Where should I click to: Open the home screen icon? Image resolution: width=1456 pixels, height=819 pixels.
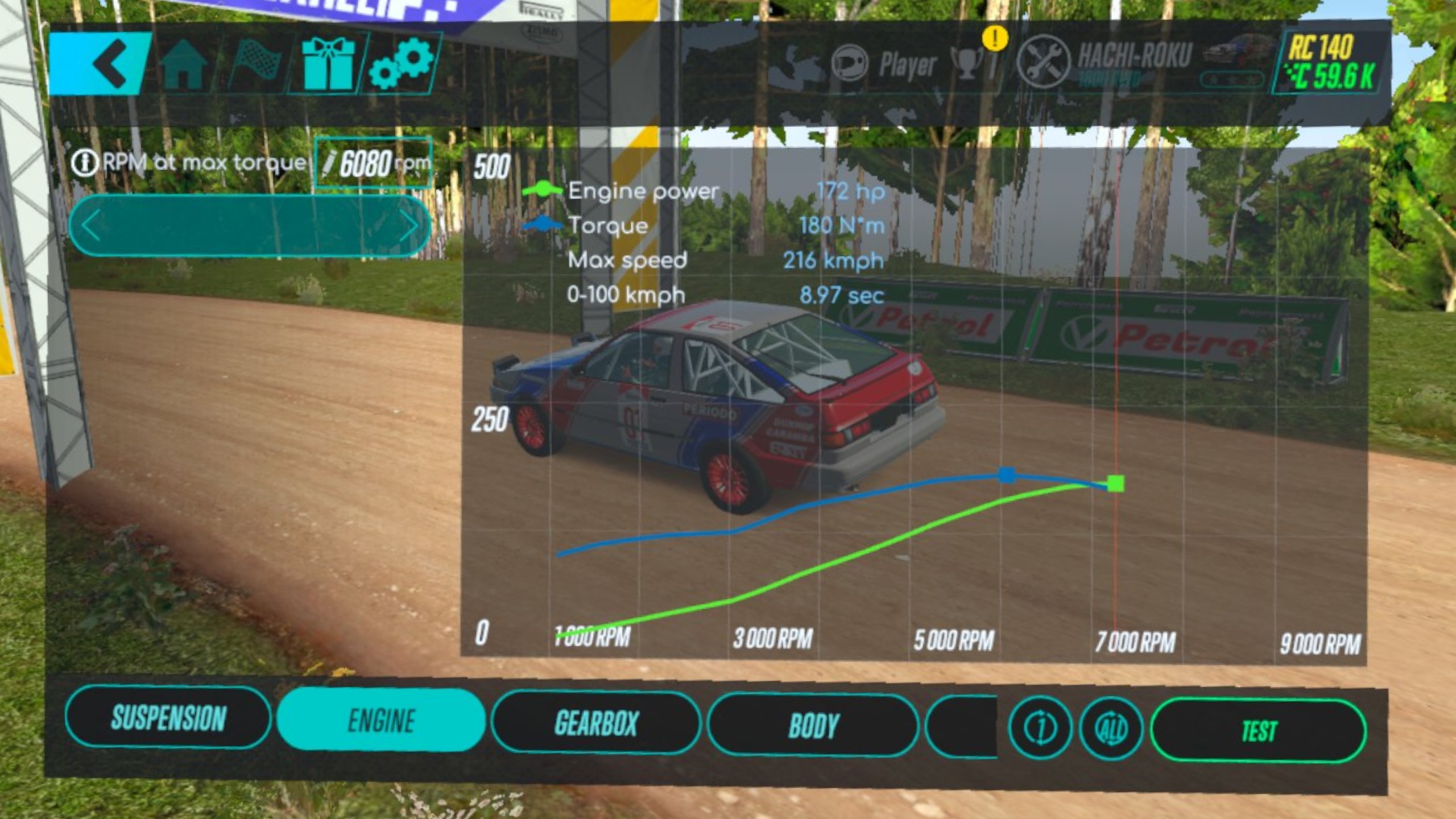[x=184, y=65]
